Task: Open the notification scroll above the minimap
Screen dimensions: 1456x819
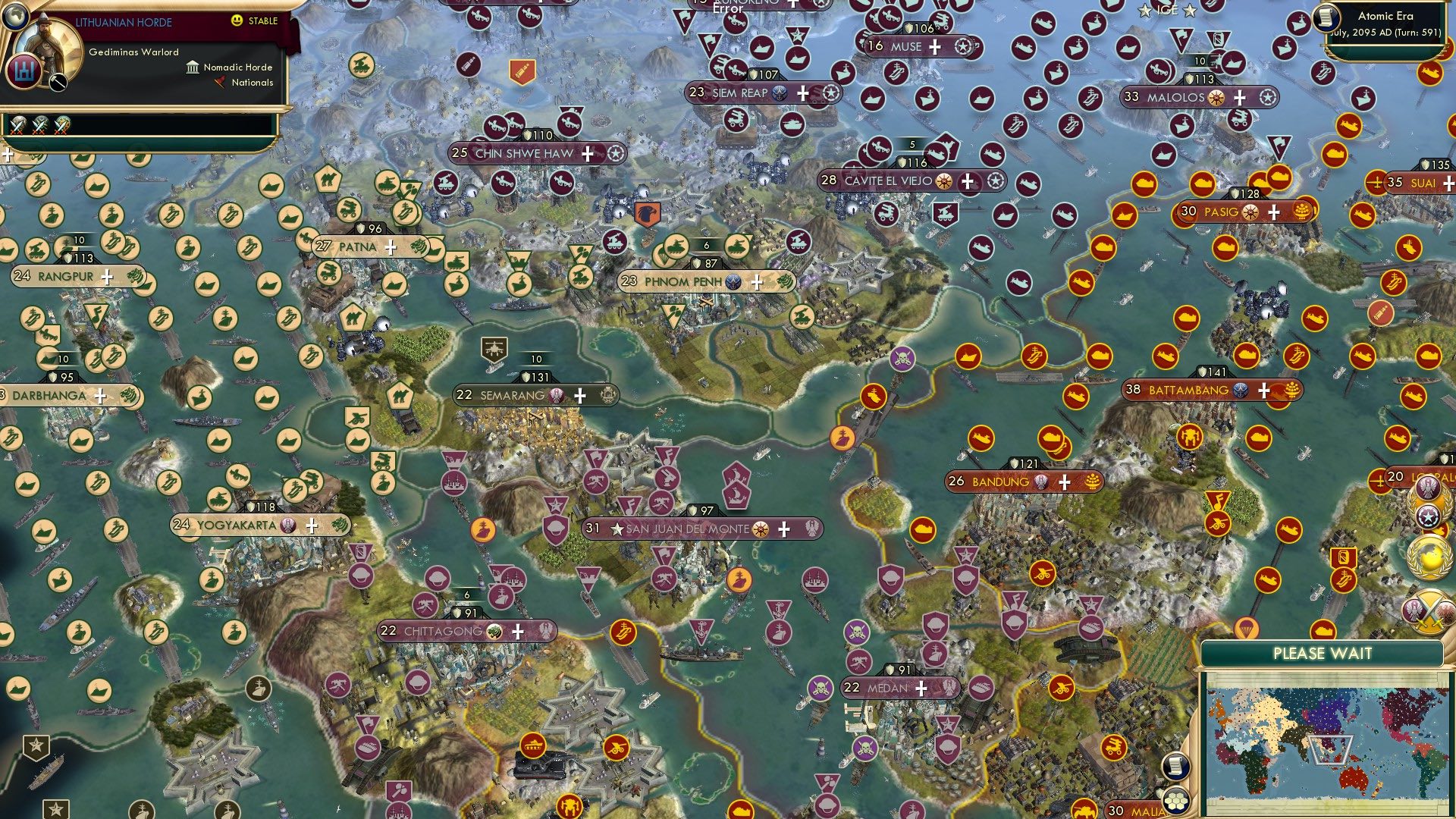Action: click(1176, 767)
